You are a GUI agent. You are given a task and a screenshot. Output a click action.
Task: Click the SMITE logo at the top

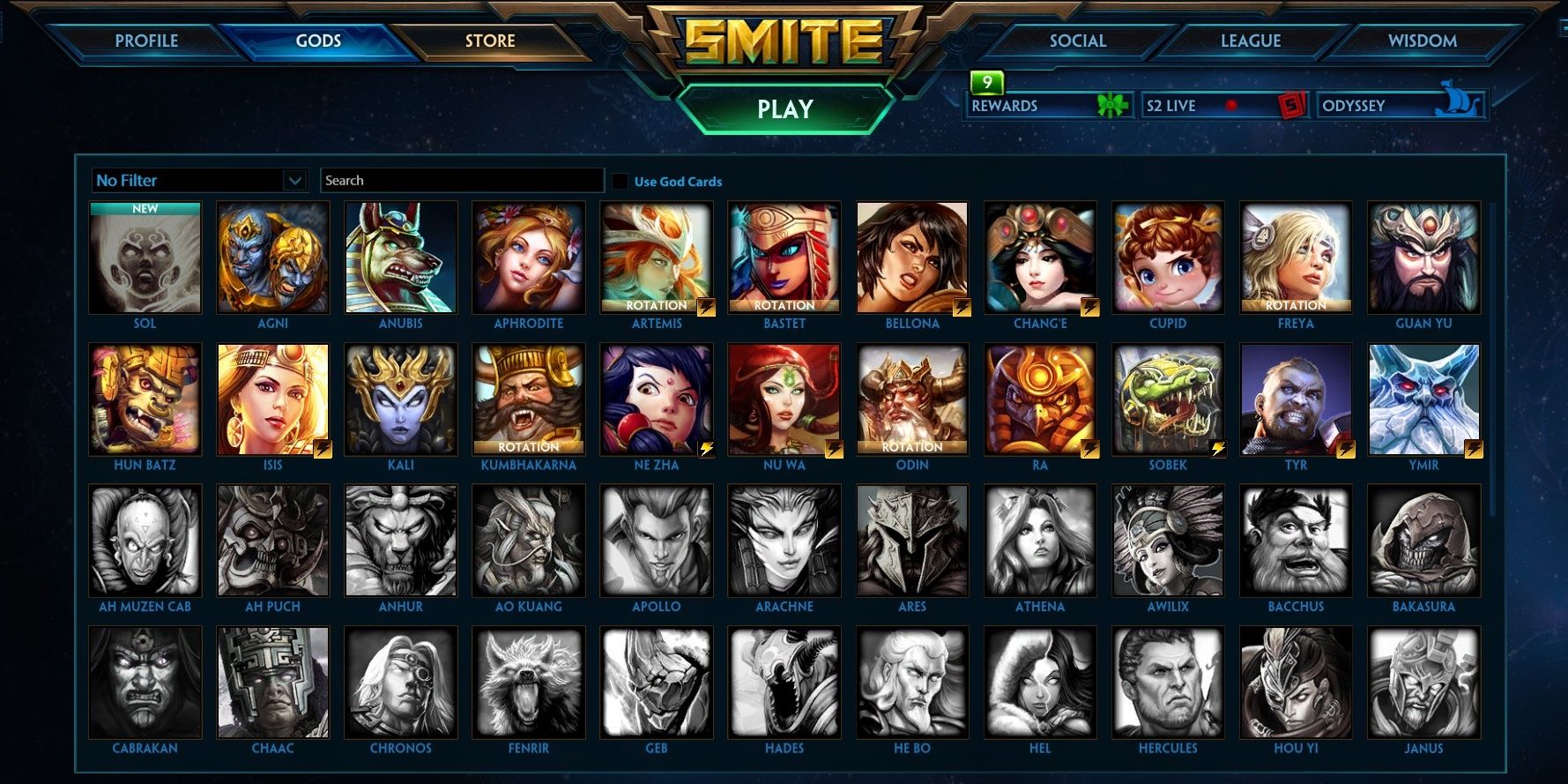click(783, 38)
